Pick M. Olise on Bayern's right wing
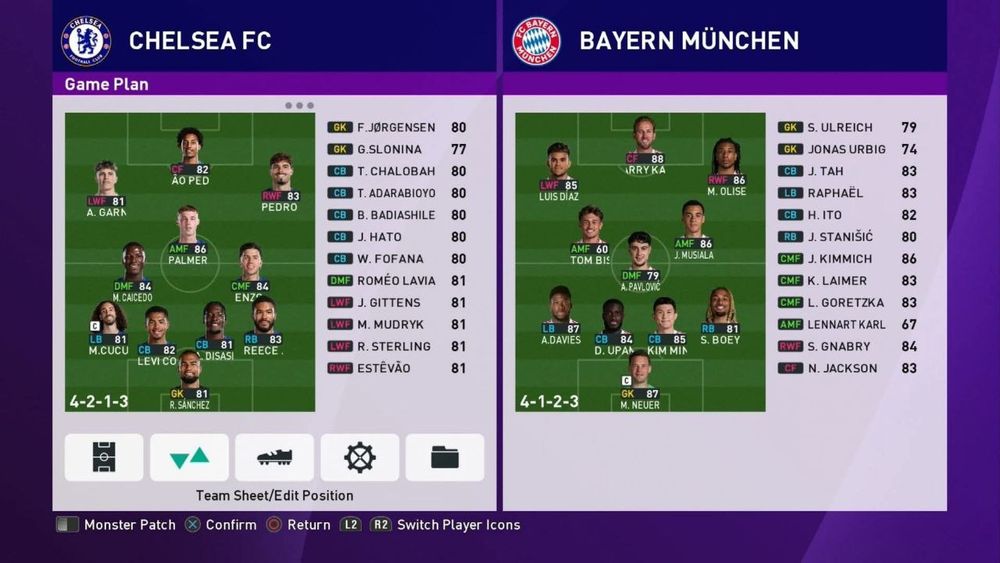The width and height of the screenshot is (1000, 563). tap(726, 170)
